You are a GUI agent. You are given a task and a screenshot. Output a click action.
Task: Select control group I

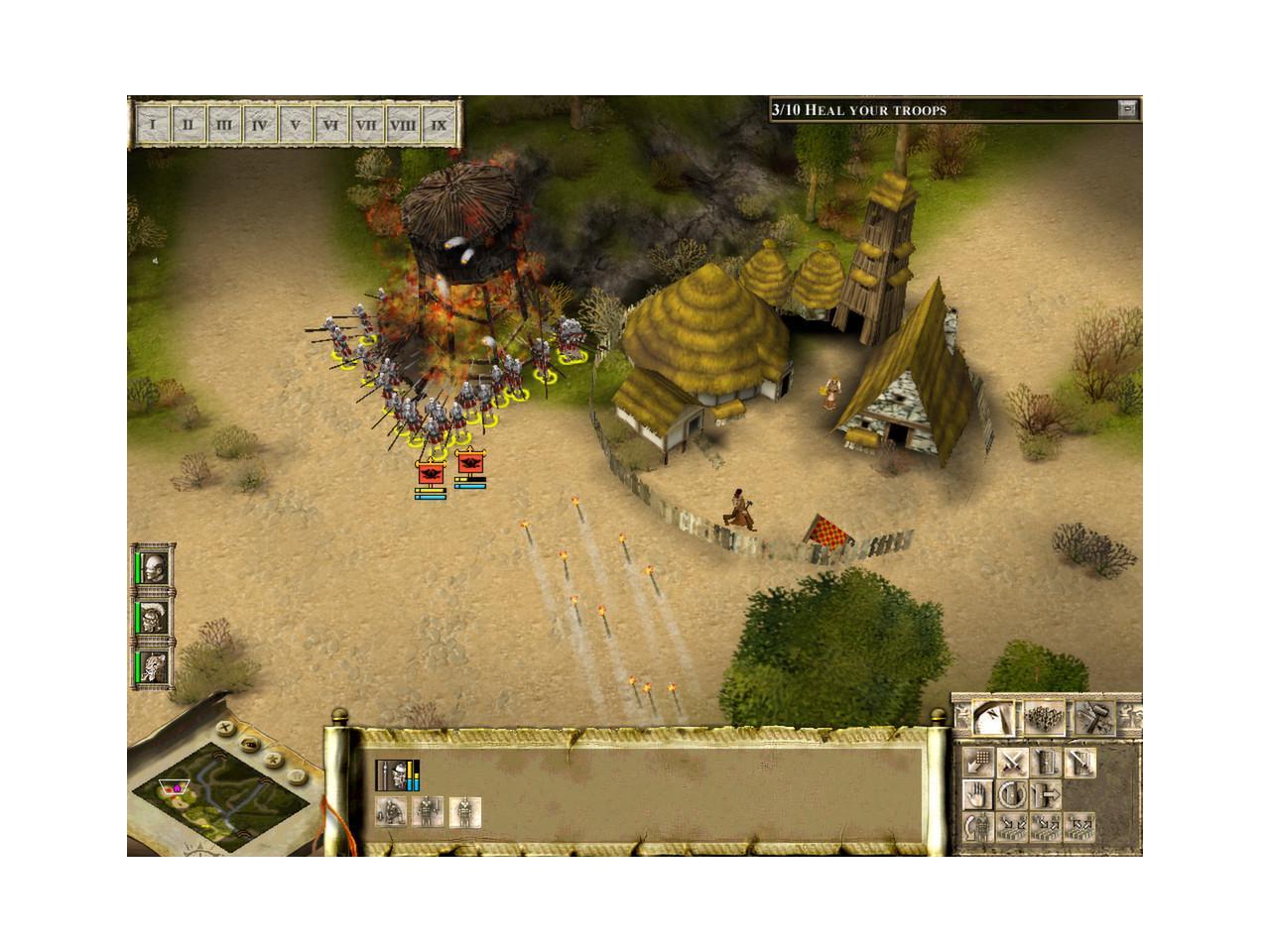pos(152,126)
